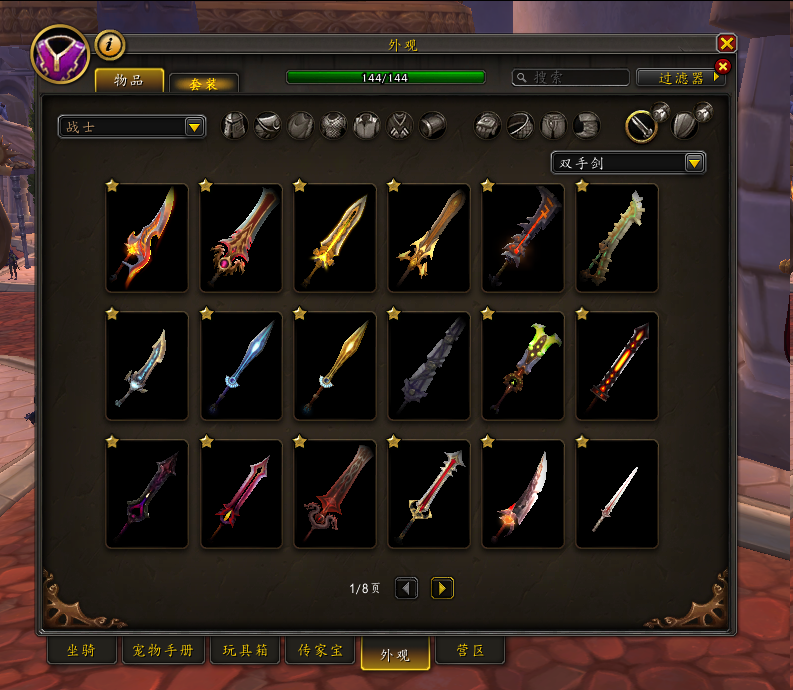Open the 战士 class dropdown
The width and height of the screenshot is (793, 690).
pyautogui.click(x=132, y=127)
